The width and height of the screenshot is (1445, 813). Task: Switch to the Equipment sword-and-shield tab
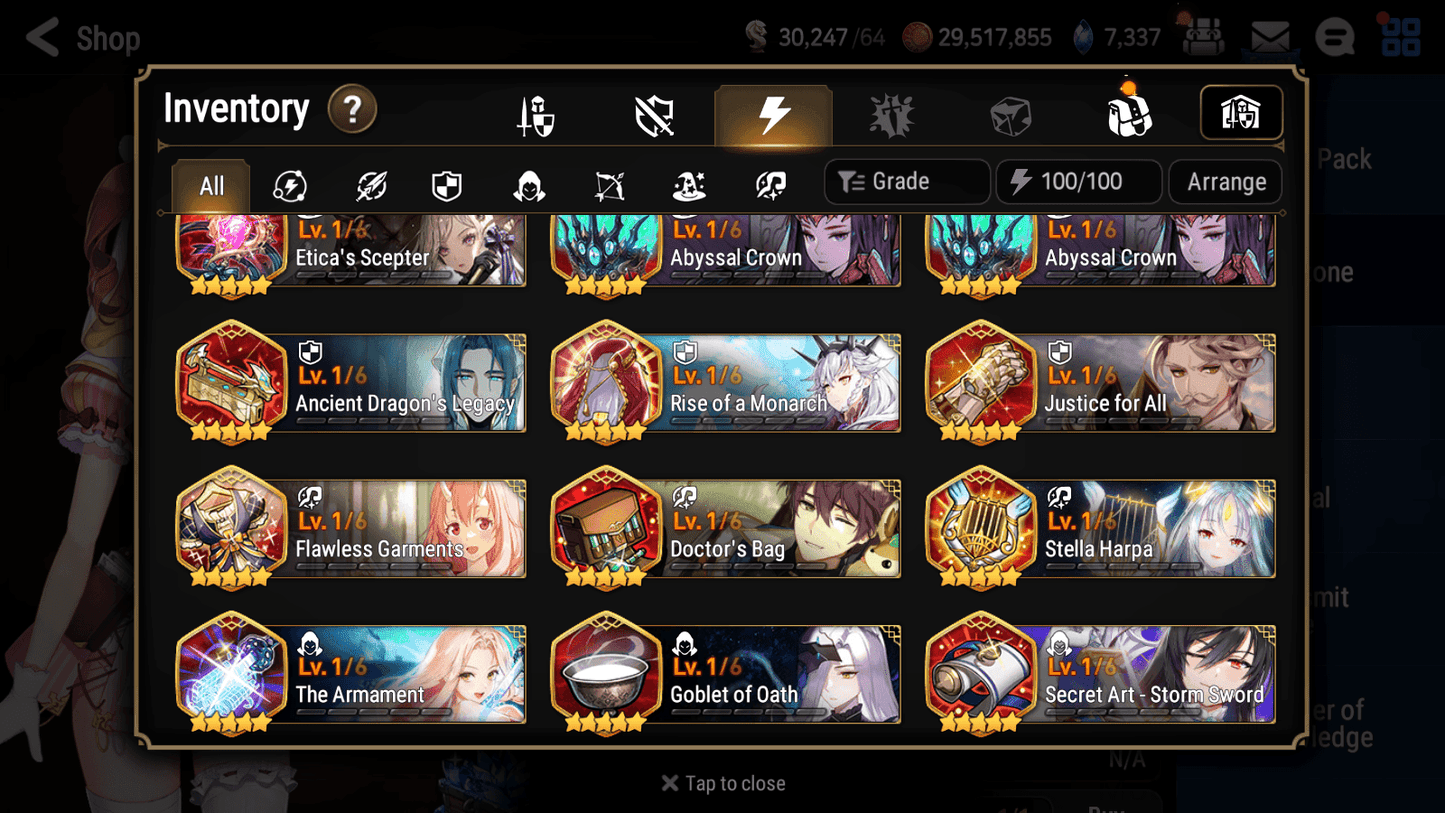(534, 113)
